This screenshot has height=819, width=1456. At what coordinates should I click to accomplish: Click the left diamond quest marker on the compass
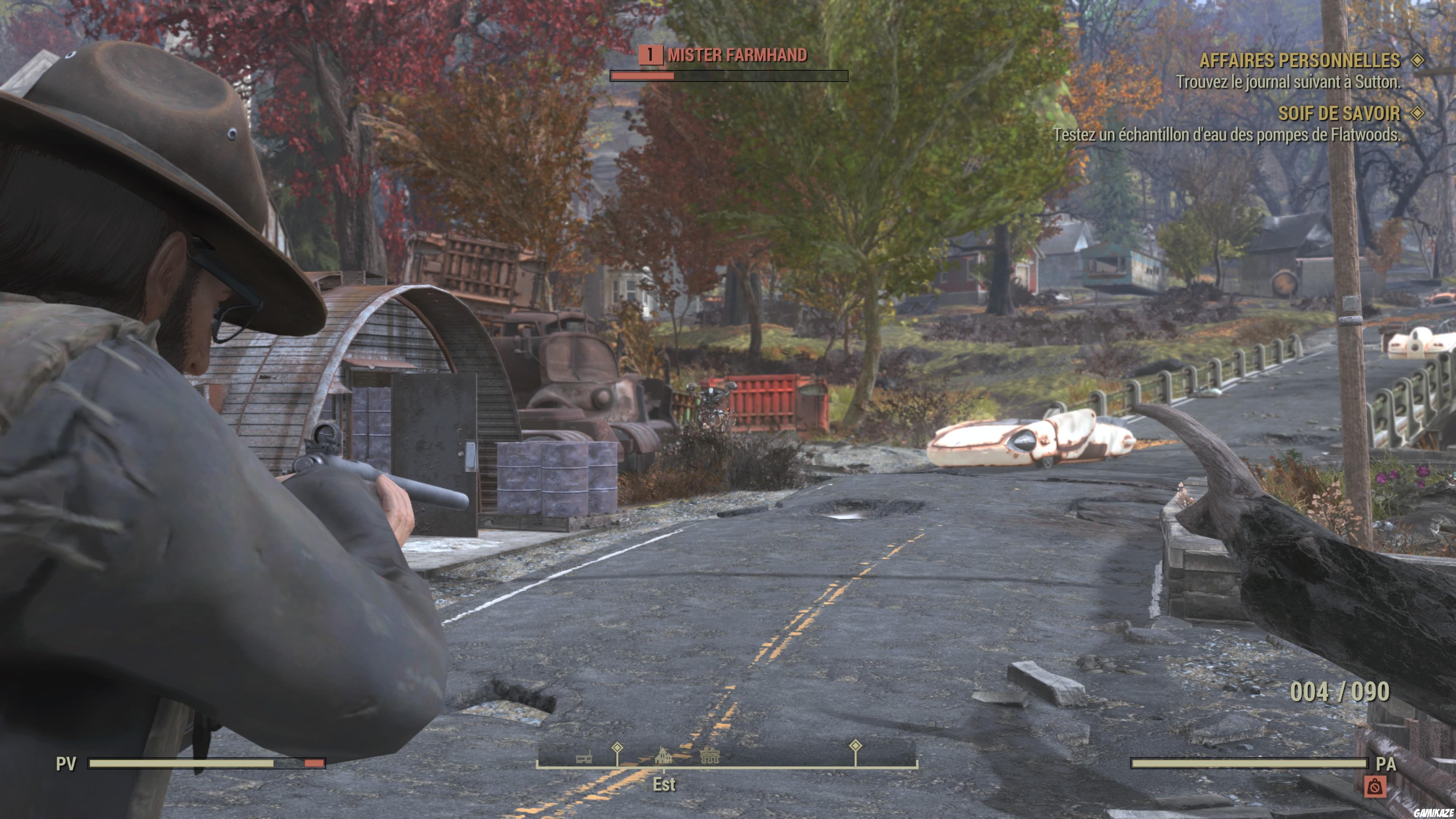pos(617,749)
